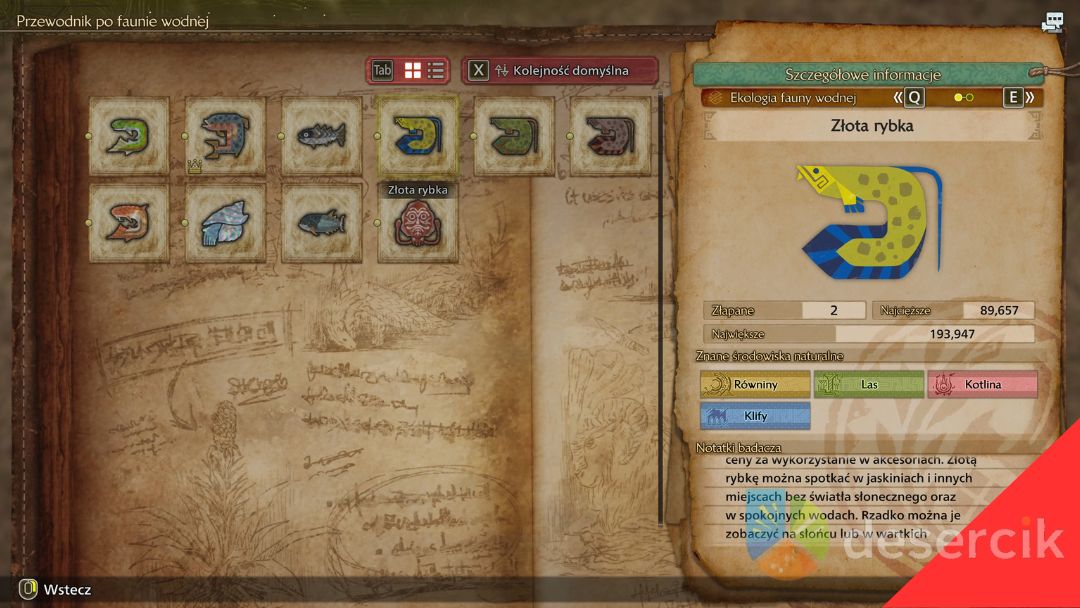This screenshot has width=1080, height=608.
Task: Select the olive green fish tile
Action: (x=514, y=136)
